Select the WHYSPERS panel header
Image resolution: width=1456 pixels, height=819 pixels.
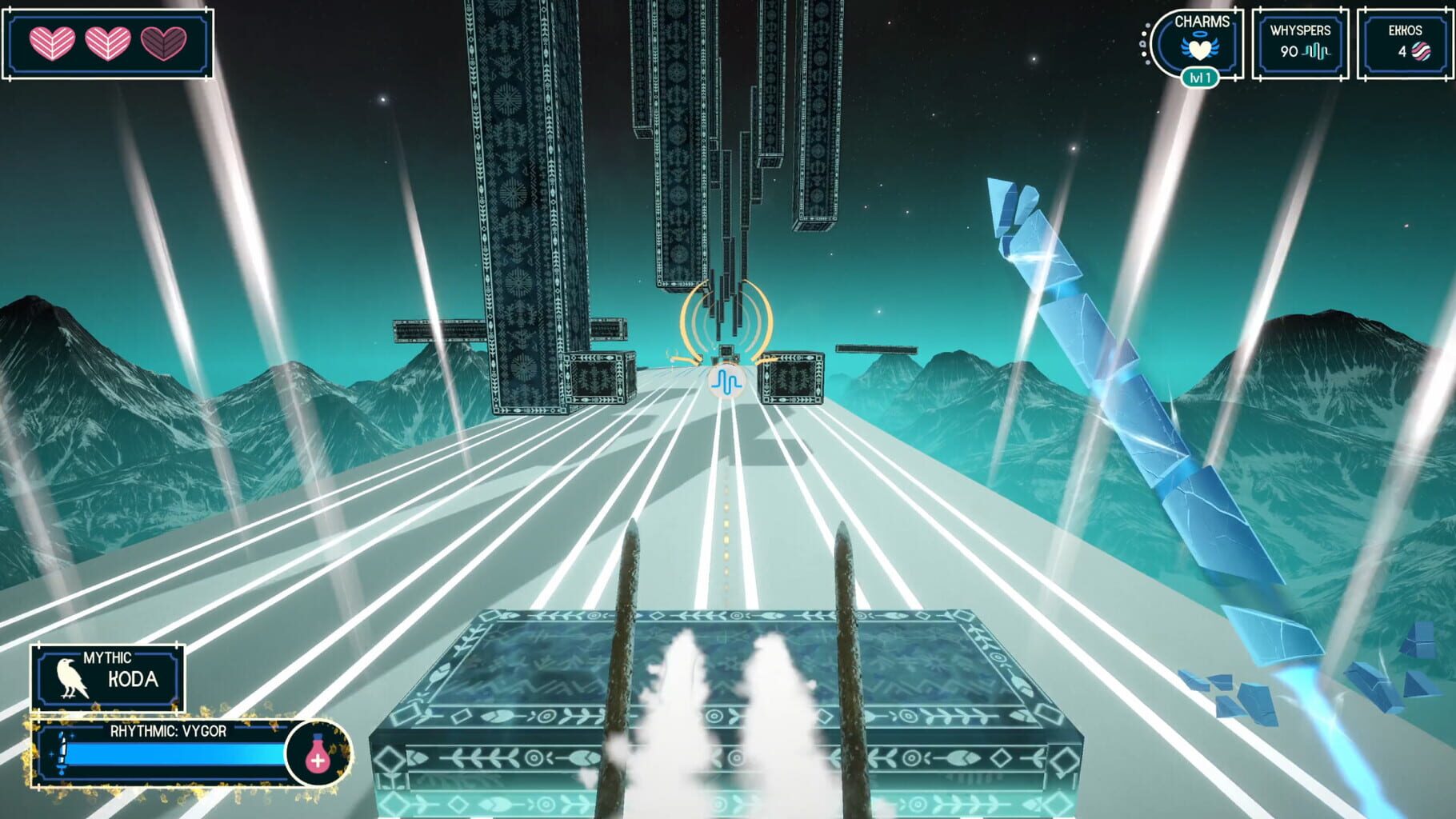pos(1302,30)
